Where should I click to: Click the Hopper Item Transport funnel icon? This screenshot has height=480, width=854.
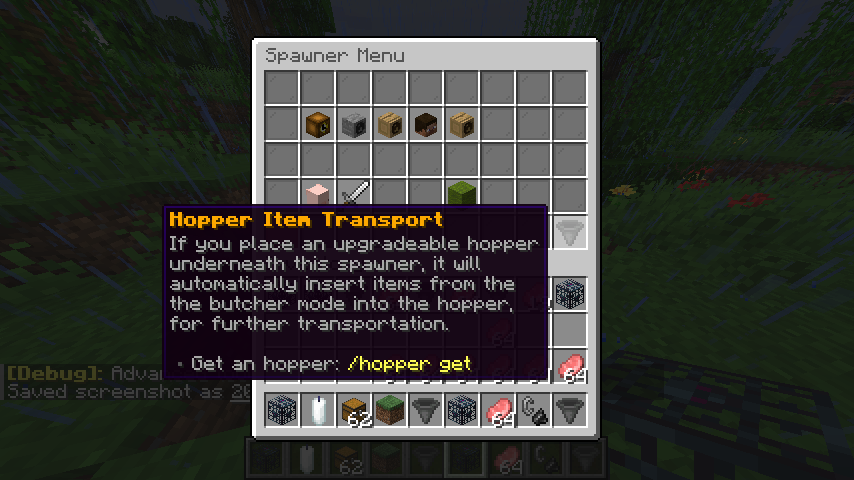570,231
